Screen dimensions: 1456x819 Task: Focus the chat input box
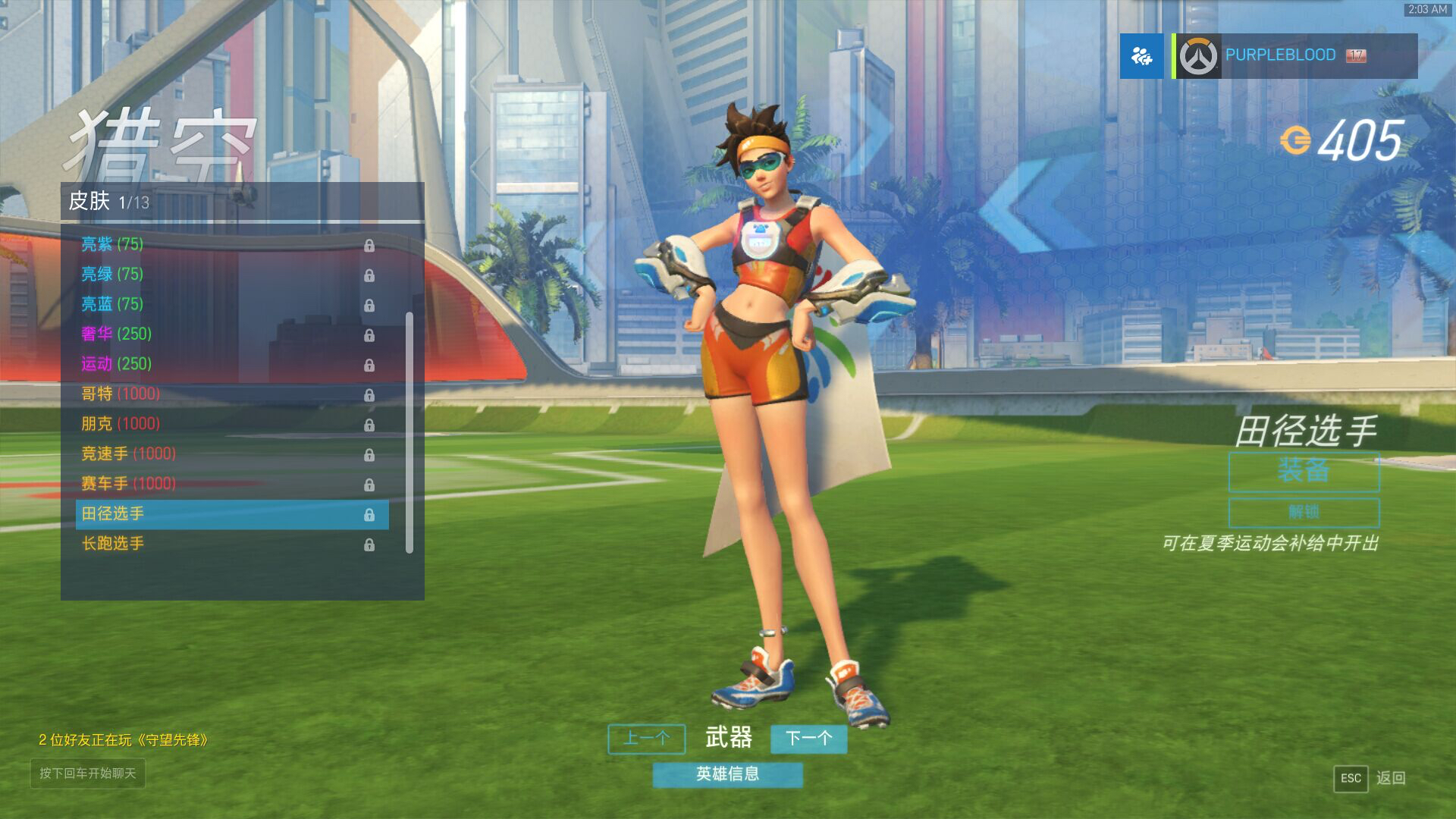click(88, 773)
